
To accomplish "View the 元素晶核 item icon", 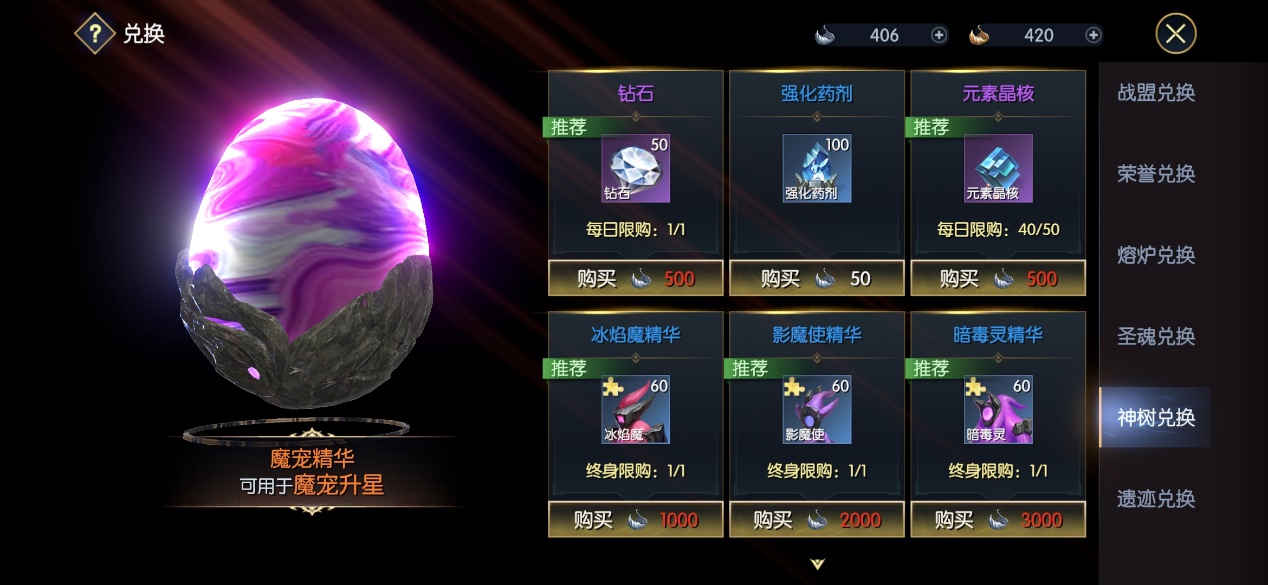I will click(998, 168).
